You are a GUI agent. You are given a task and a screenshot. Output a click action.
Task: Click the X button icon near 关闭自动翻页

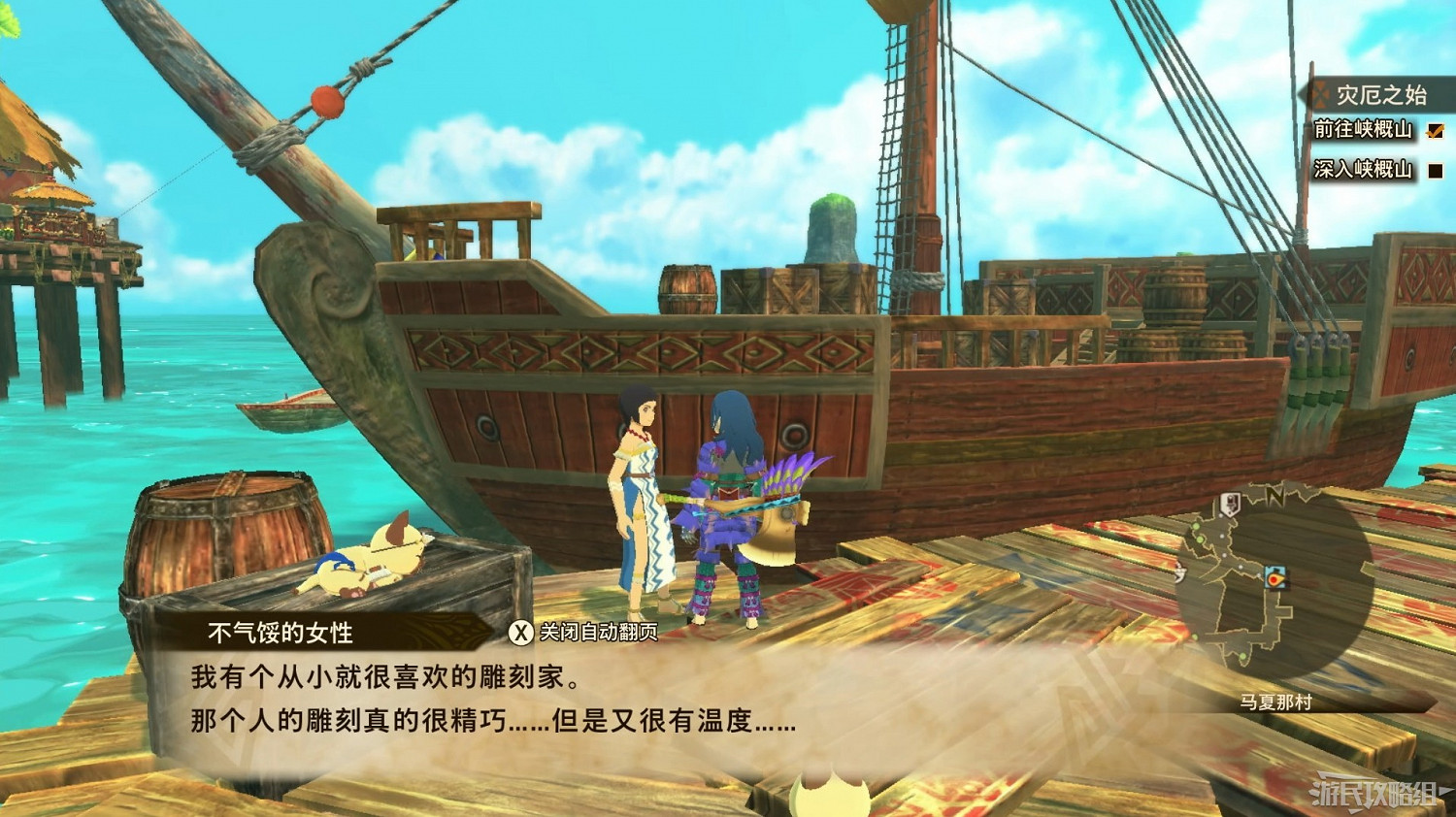(519, 630)
